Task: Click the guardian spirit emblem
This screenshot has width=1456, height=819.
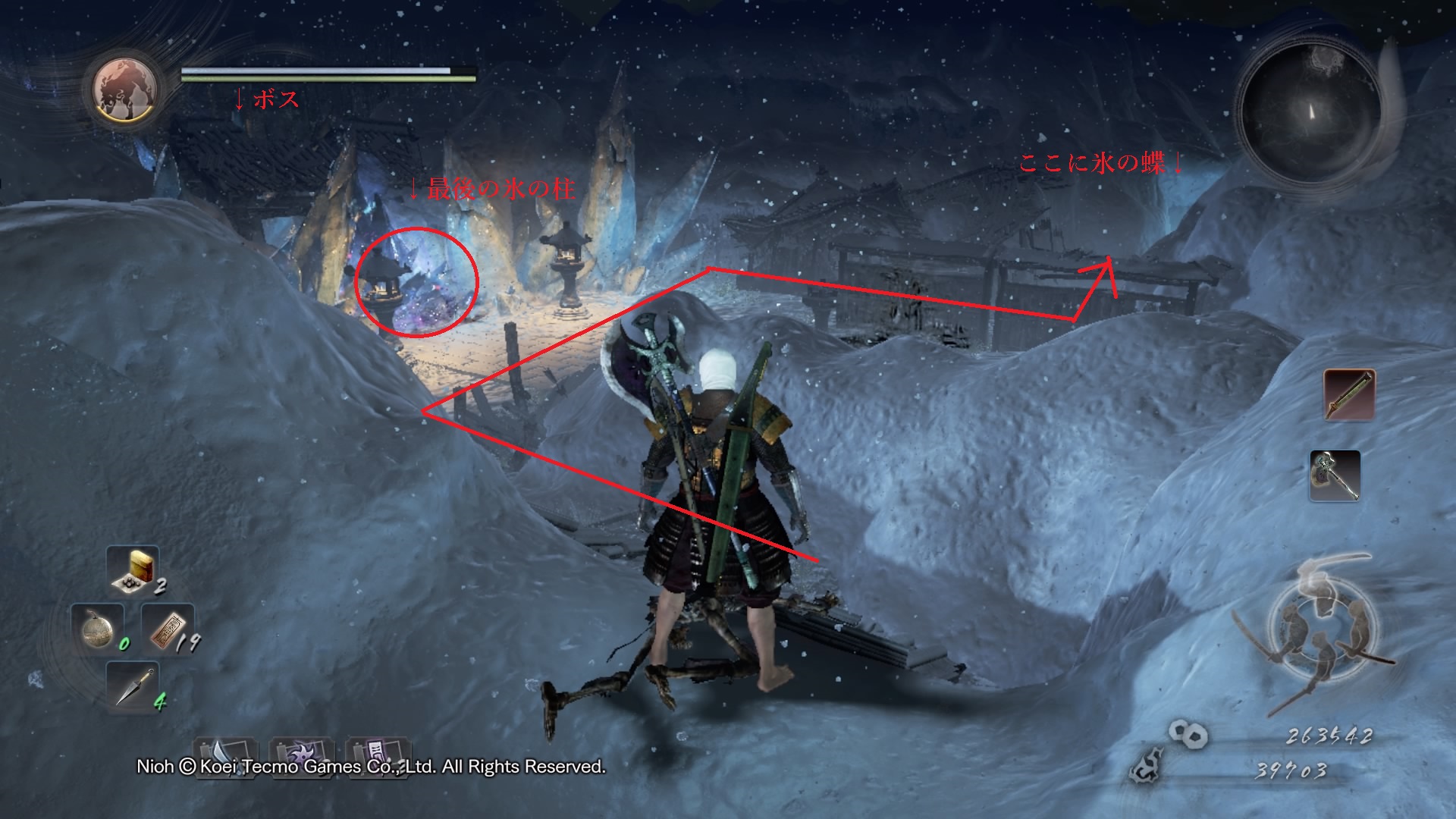Action: tap(125, 89)
